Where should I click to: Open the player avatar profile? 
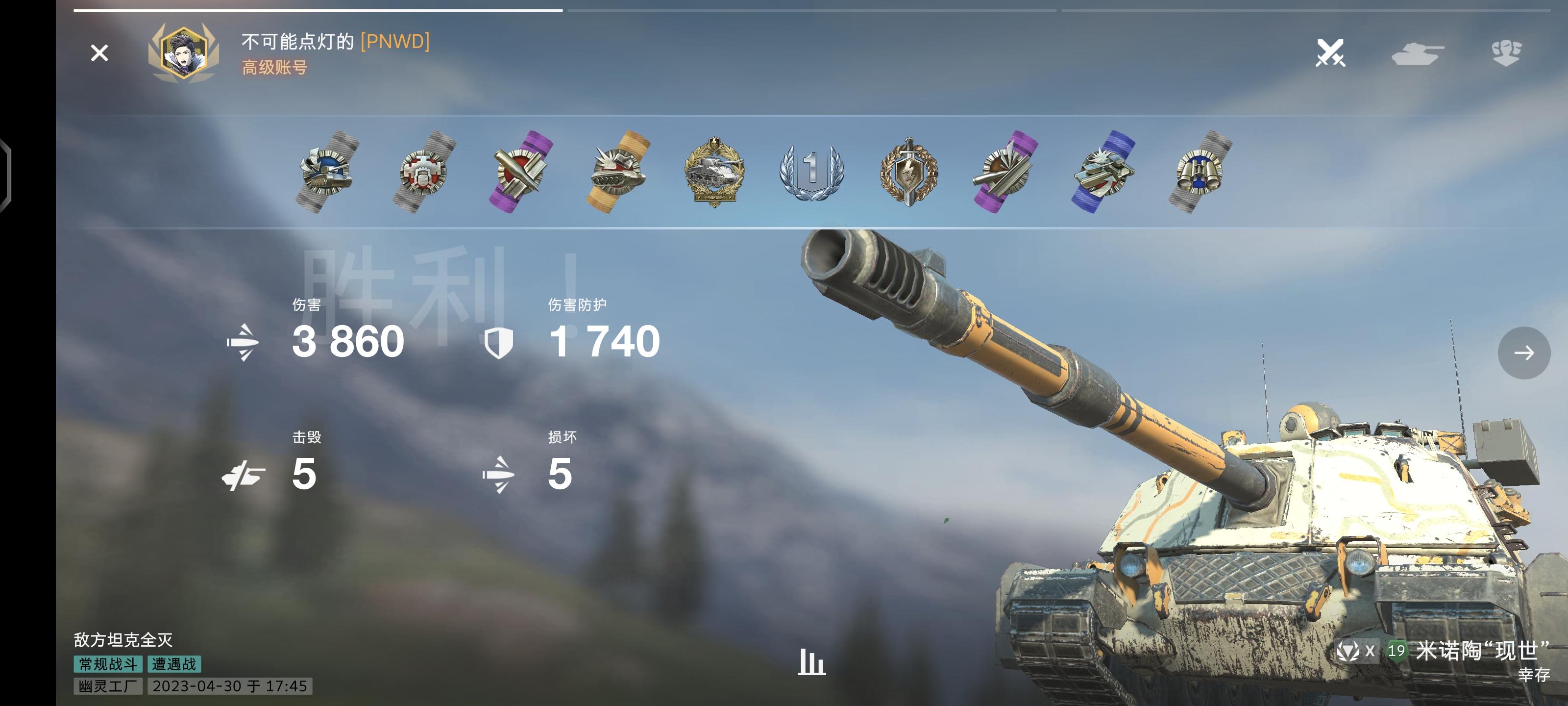coord(183,53)
